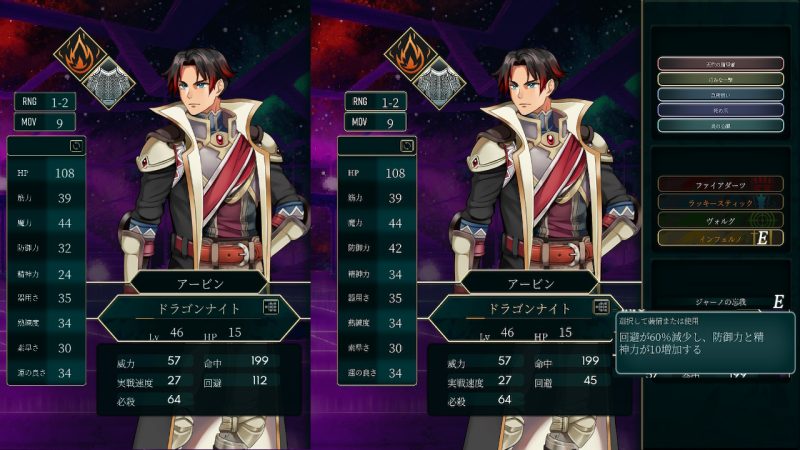Viewport: 800px width, 450px height.
Task: Toggle the stats panel icon above left HP
Action: 75,145
